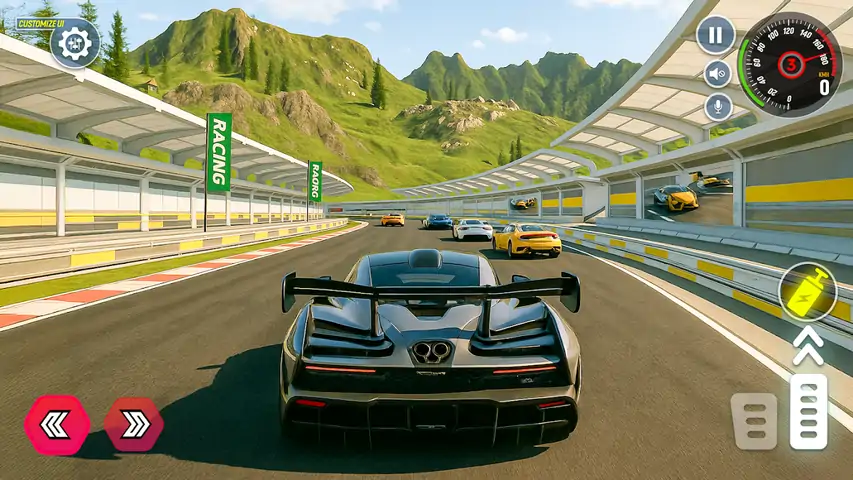The image size is (853, 480).
Task: Open the Customize UI gear settings
Action: [74, 43]
